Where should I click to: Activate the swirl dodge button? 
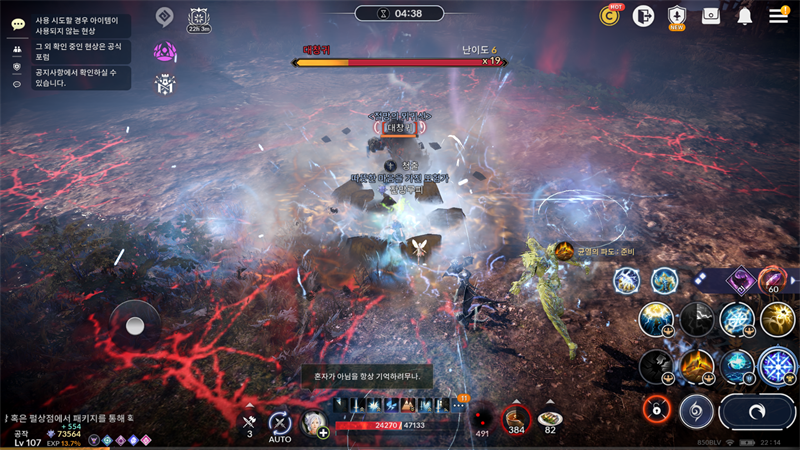tap(696, 411)
